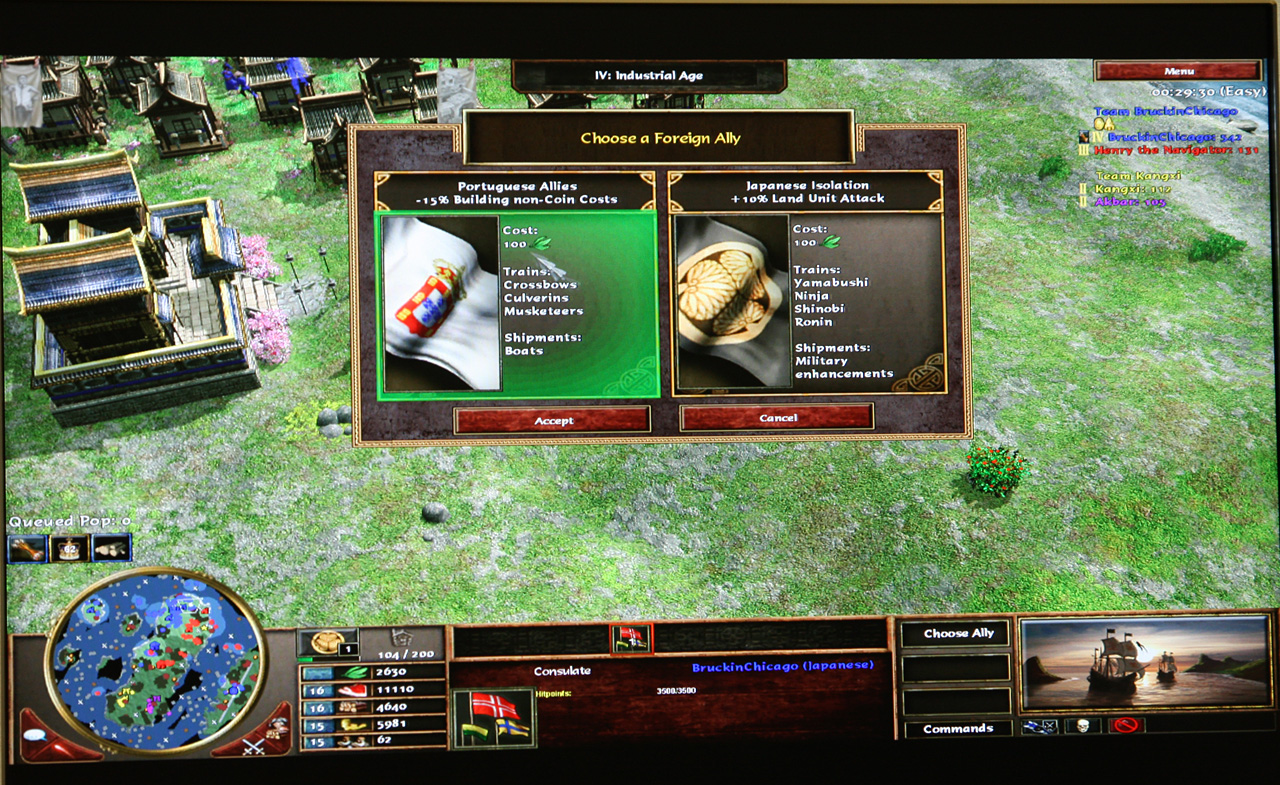Open the Choose Ally tab
The image size is (1280, 785).
pyautogui.click(x=958, y=633)
